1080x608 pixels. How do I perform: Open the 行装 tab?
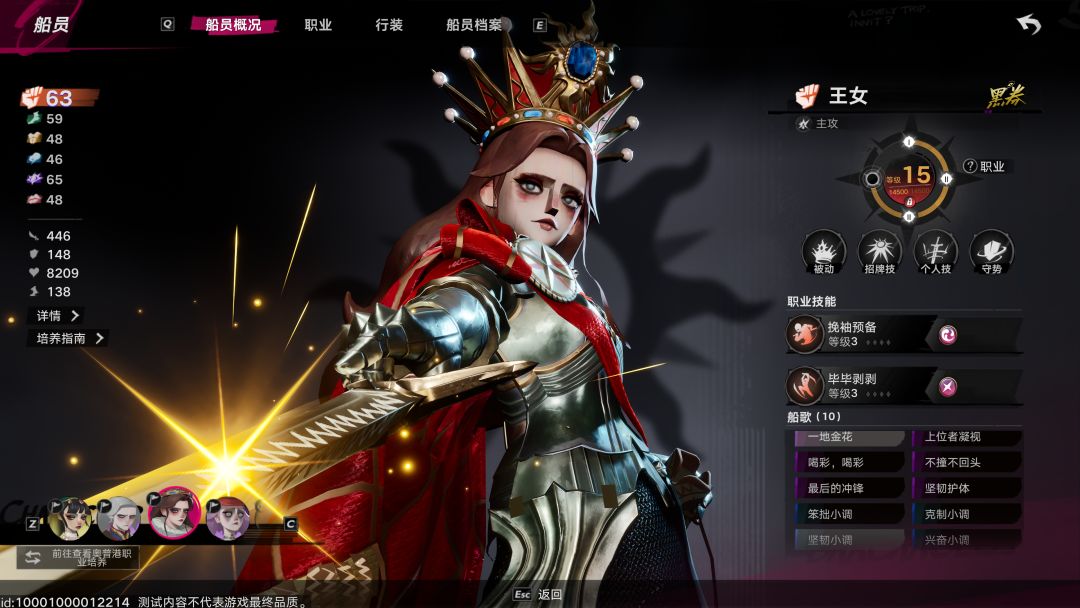click(389, 25)
